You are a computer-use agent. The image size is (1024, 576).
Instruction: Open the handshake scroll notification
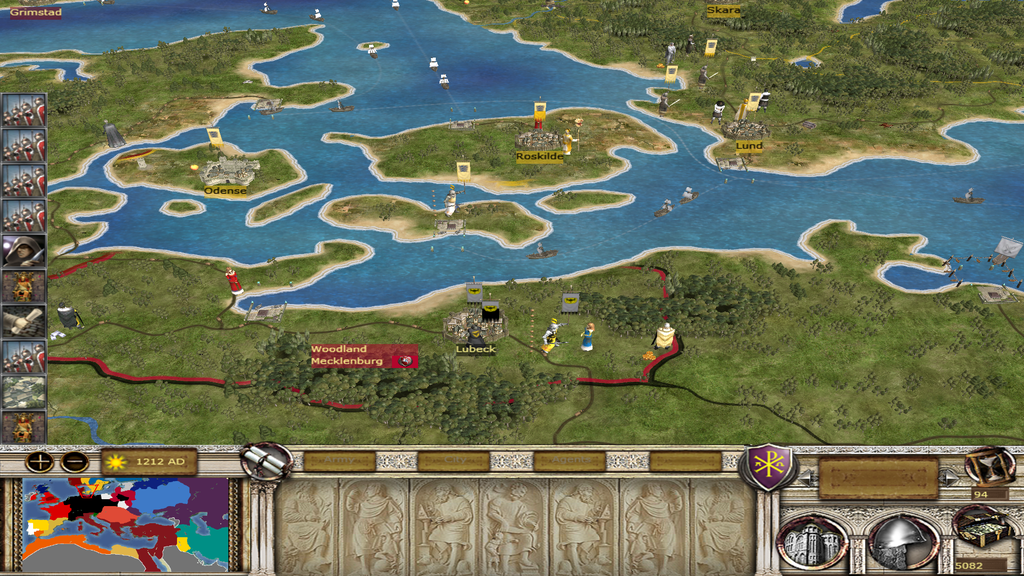coord(23,321)
